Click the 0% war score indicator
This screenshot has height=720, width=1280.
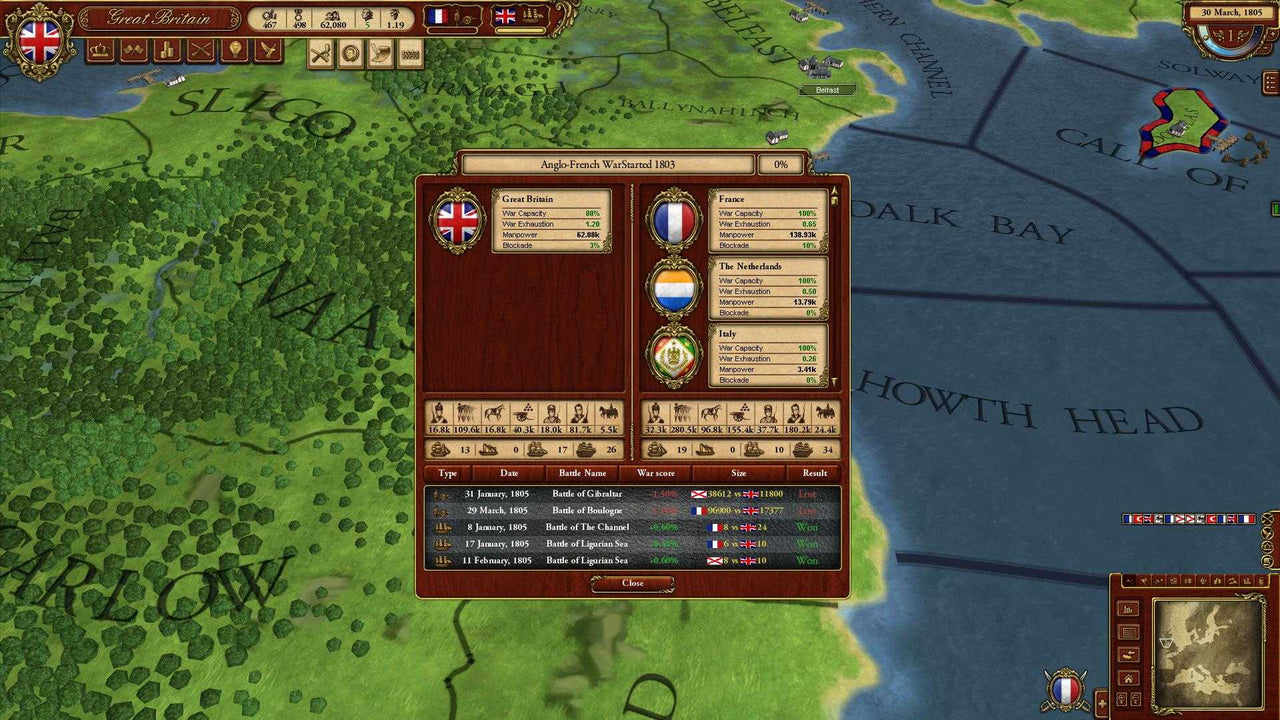coord(781,163)
